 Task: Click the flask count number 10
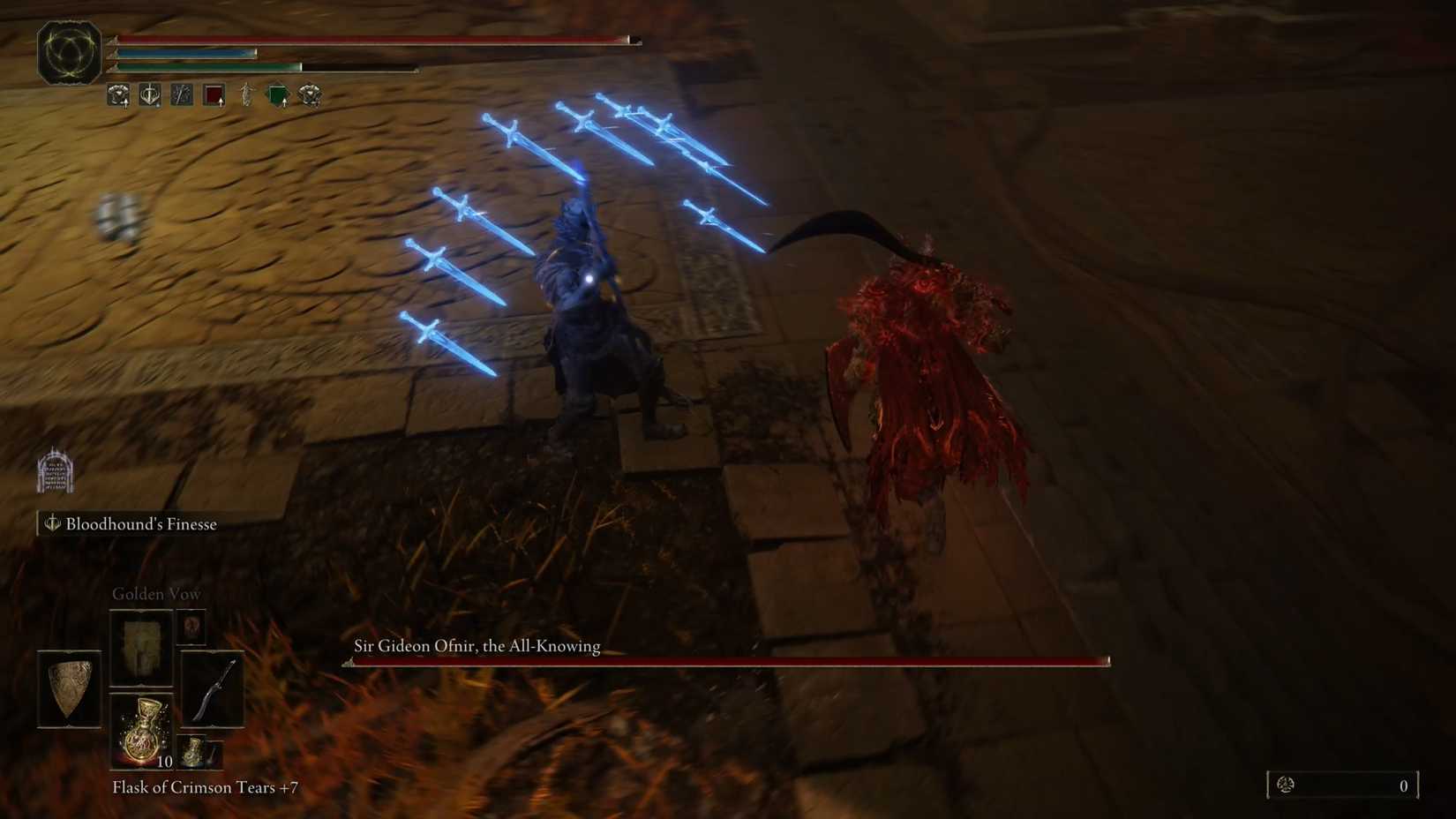[164, 763]
